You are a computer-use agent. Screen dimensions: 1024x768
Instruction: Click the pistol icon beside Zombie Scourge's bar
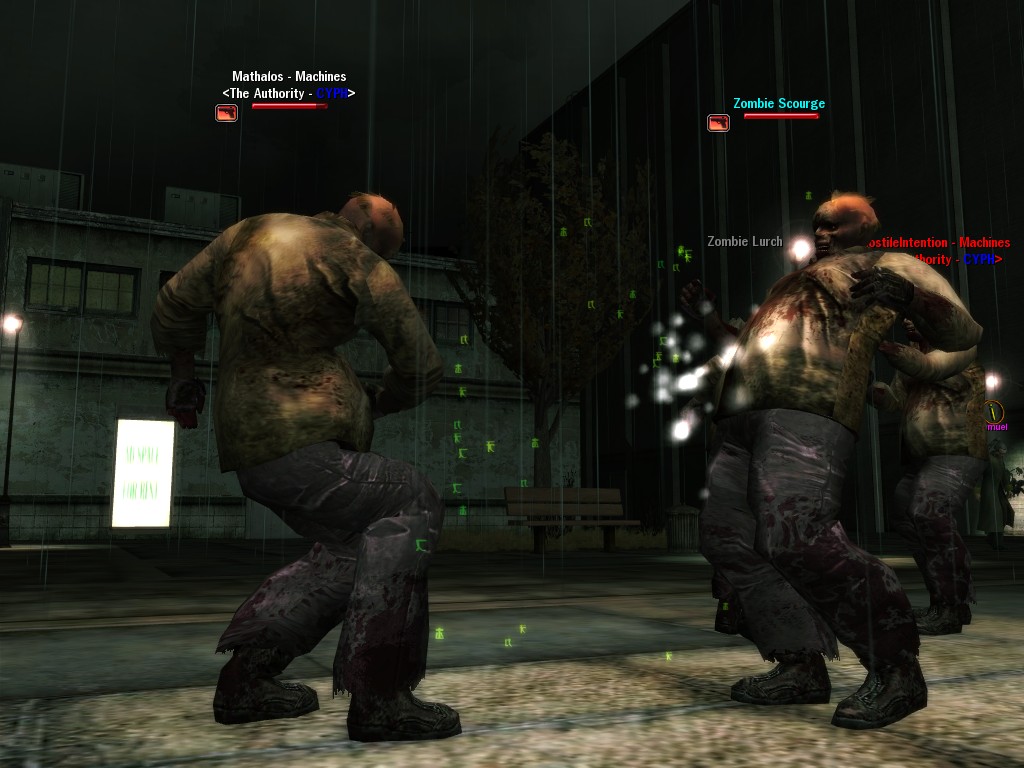pyautogui.click(x=718, y=123)
